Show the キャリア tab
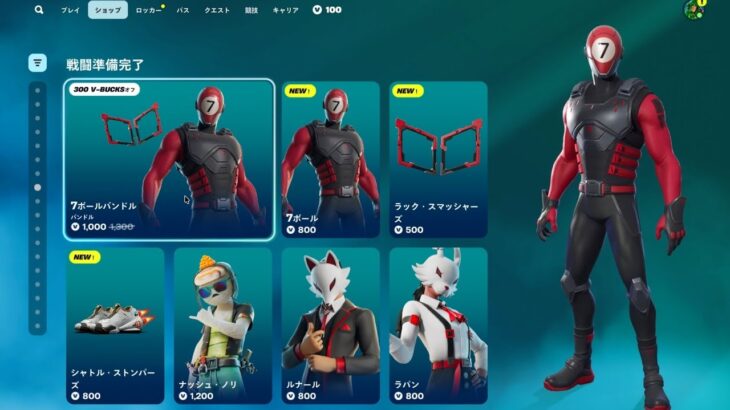Viewport: 730px width, 410px height. [x=285, y=10]
